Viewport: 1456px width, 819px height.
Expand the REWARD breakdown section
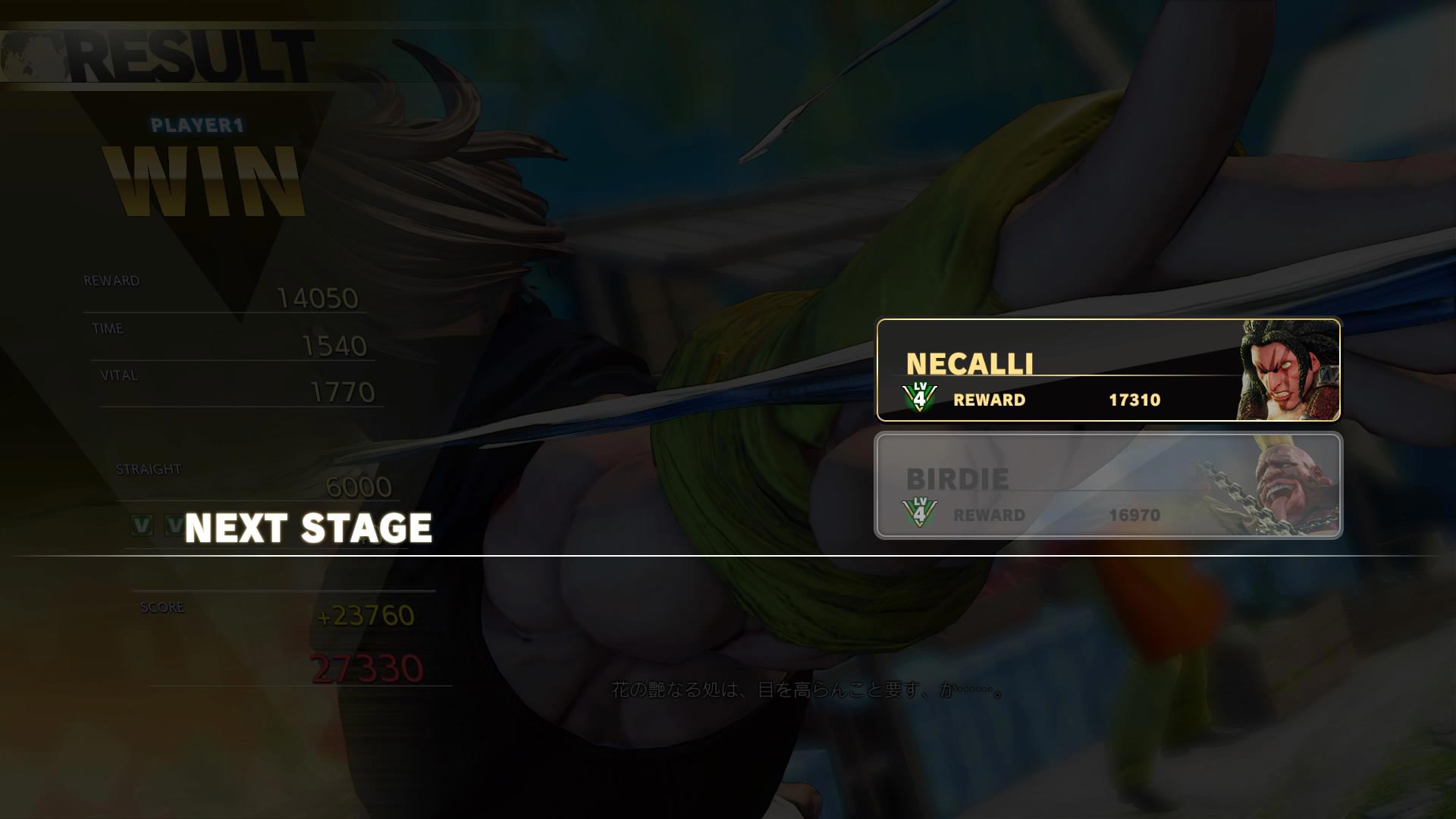pos(111,280)
